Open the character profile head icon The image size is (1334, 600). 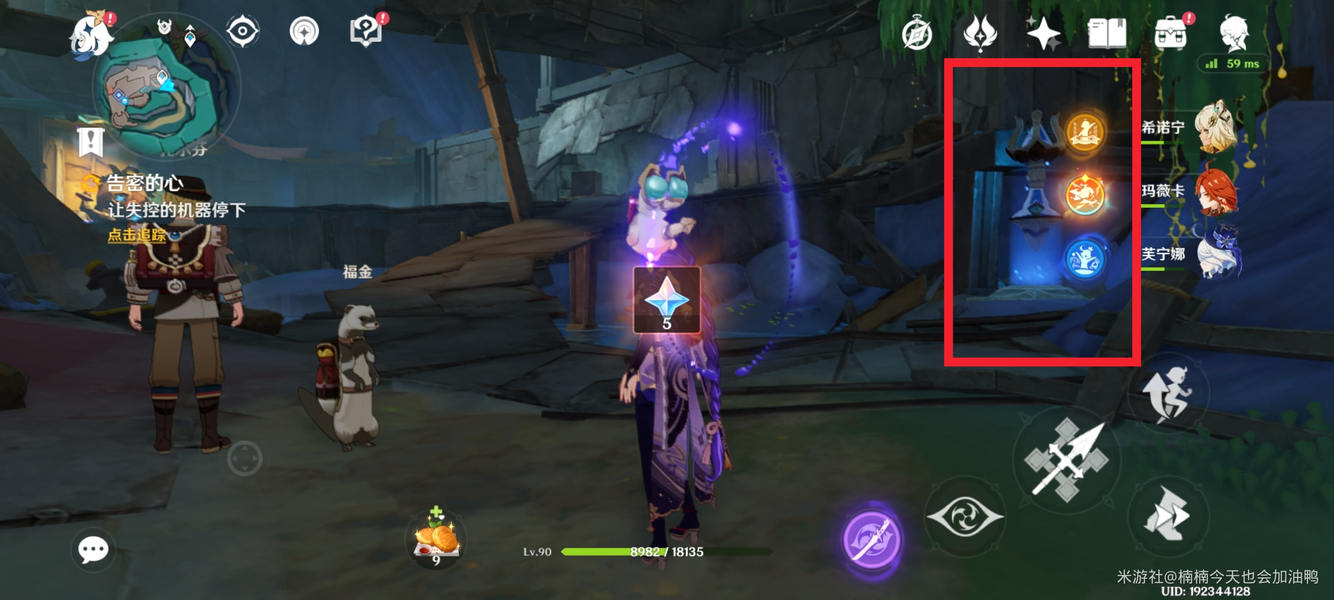pos(1235,34)
